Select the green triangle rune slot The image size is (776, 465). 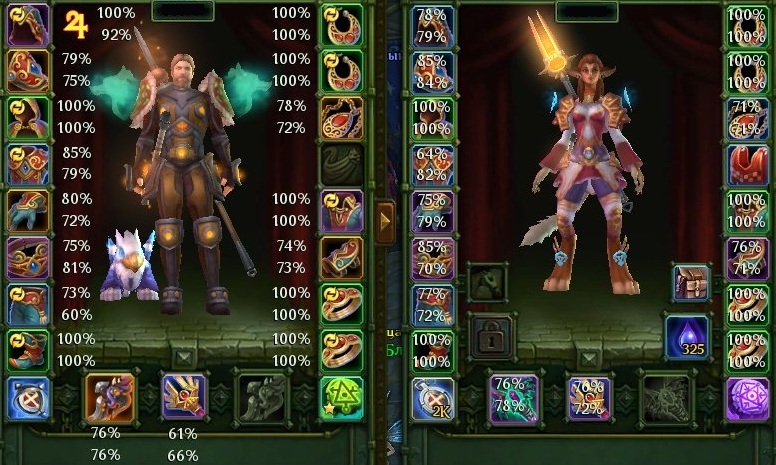coord(341,397)
